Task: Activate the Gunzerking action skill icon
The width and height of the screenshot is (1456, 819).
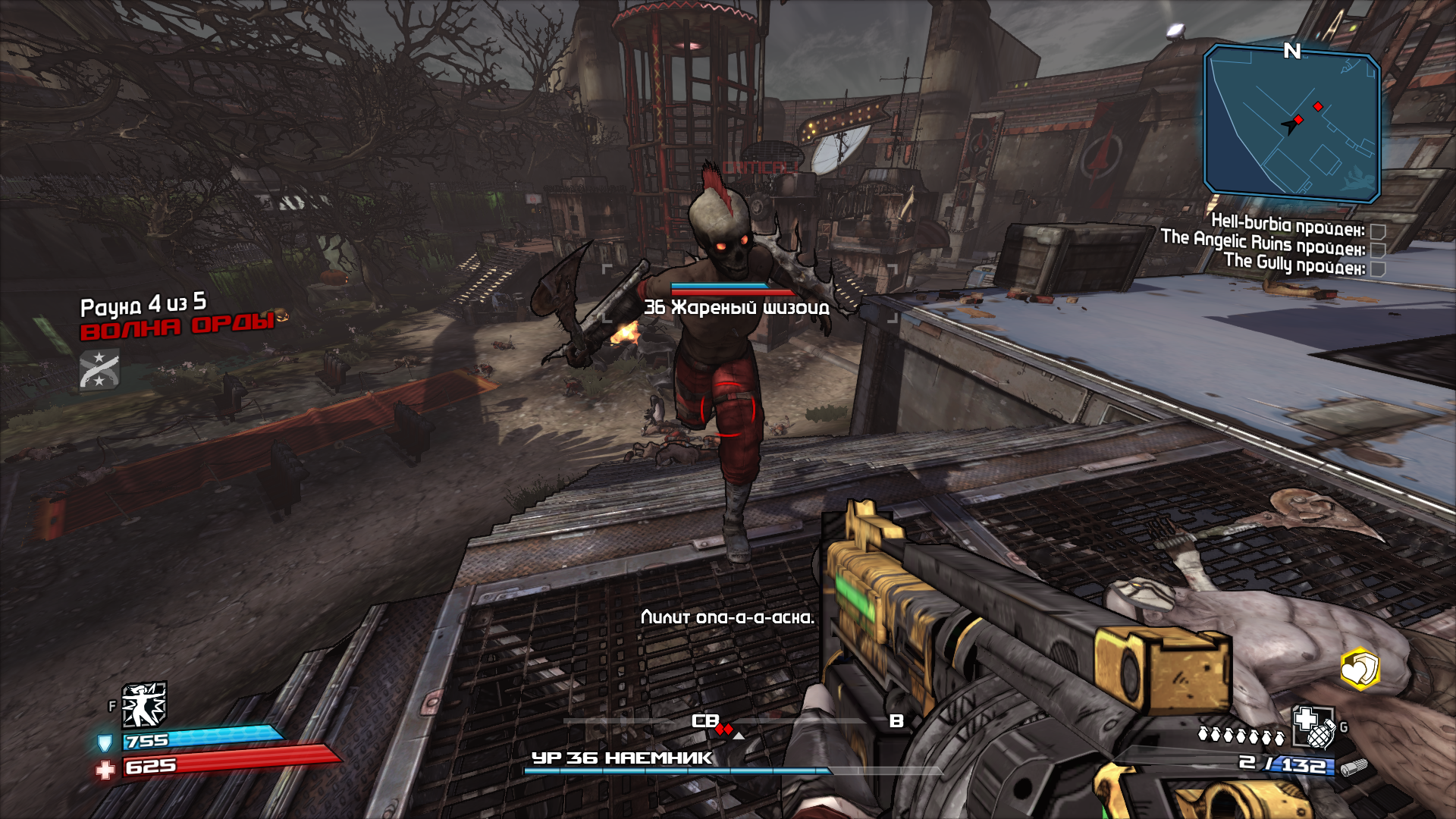Action: tap(144, 705)
